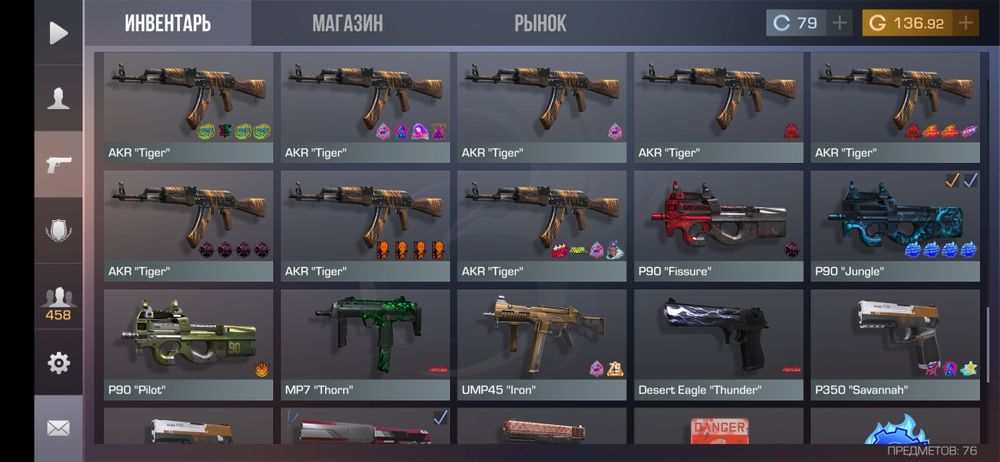Open the clan shield icon
This screenshot has height=462, width=1000.
click(59, 231)
